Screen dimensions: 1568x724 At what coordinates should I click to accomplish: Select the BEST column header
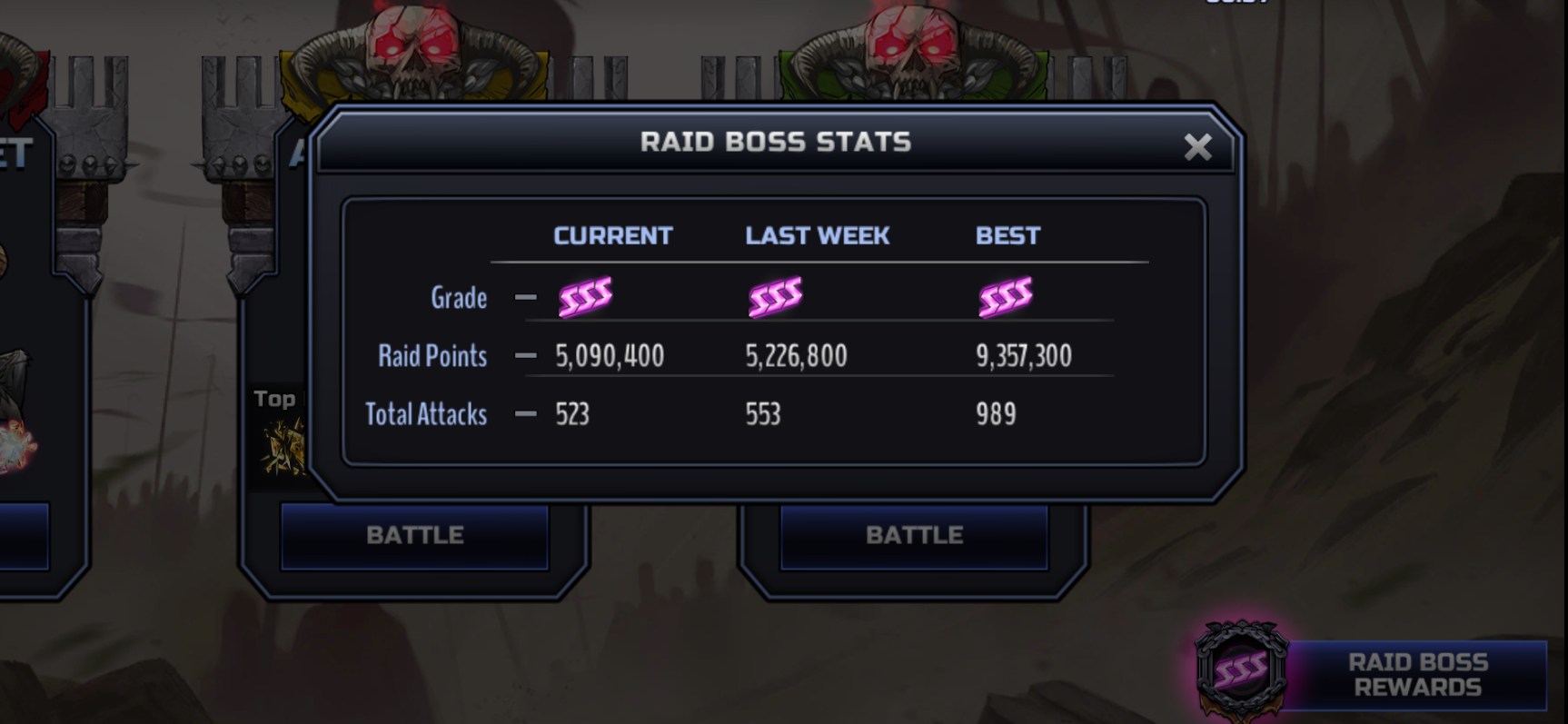(x=1007, y=235)
